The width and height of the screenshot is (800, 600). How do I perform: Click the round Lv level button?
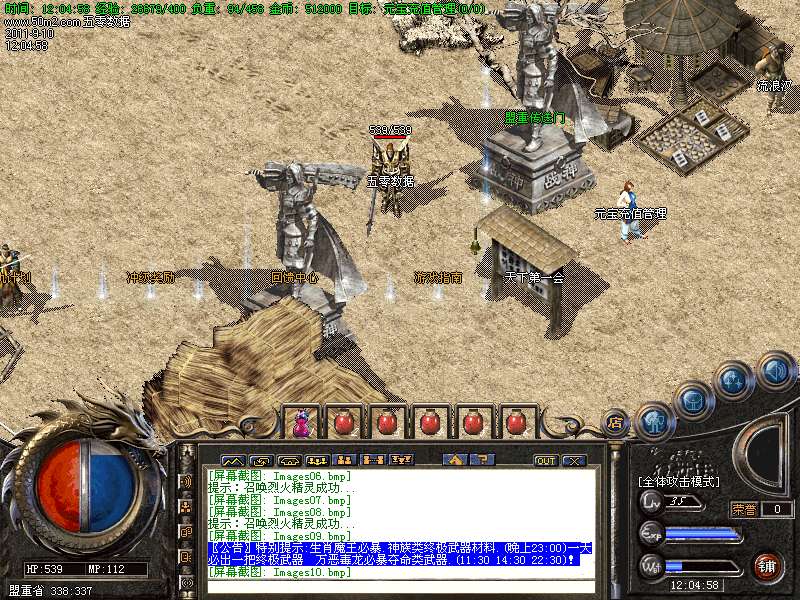coord(653,501)
